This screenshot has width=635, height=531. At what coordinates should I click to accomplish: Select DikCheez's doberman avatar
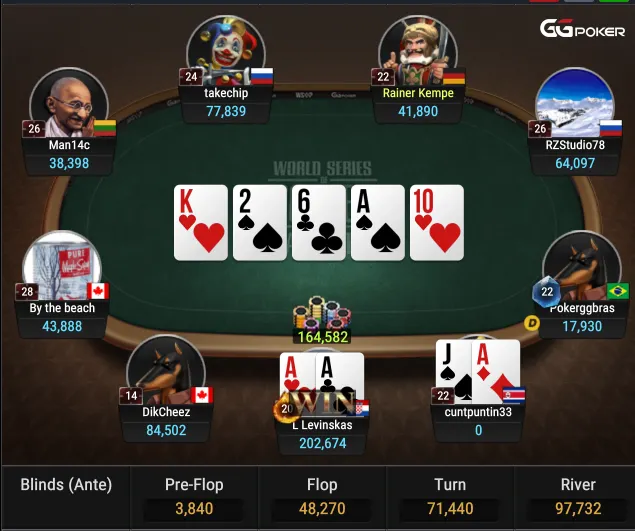pos(165,371)
